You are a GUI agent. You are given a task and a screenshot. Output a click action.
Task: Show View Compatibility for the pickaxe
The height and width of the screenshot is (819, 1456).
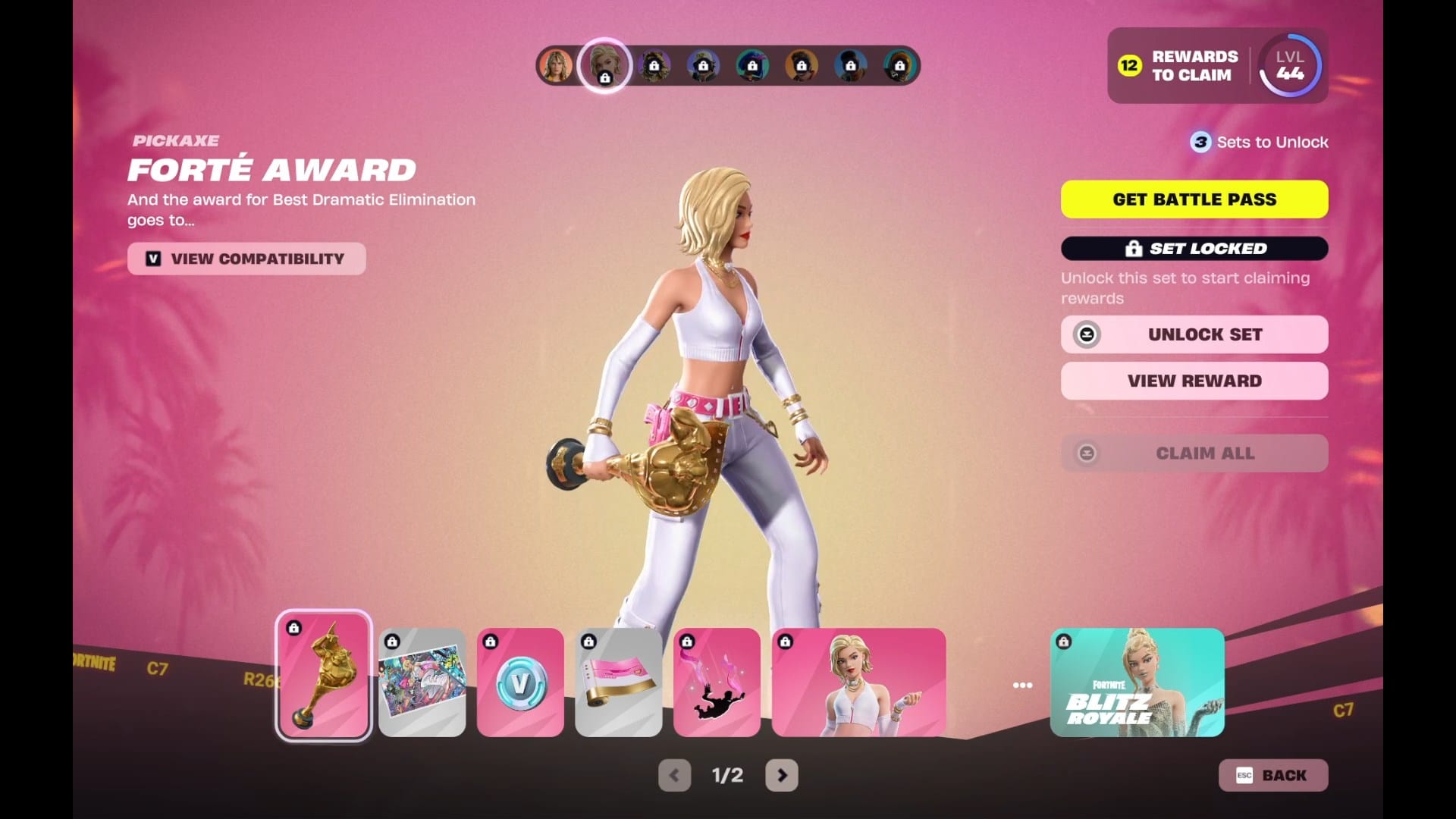point(246,259)
